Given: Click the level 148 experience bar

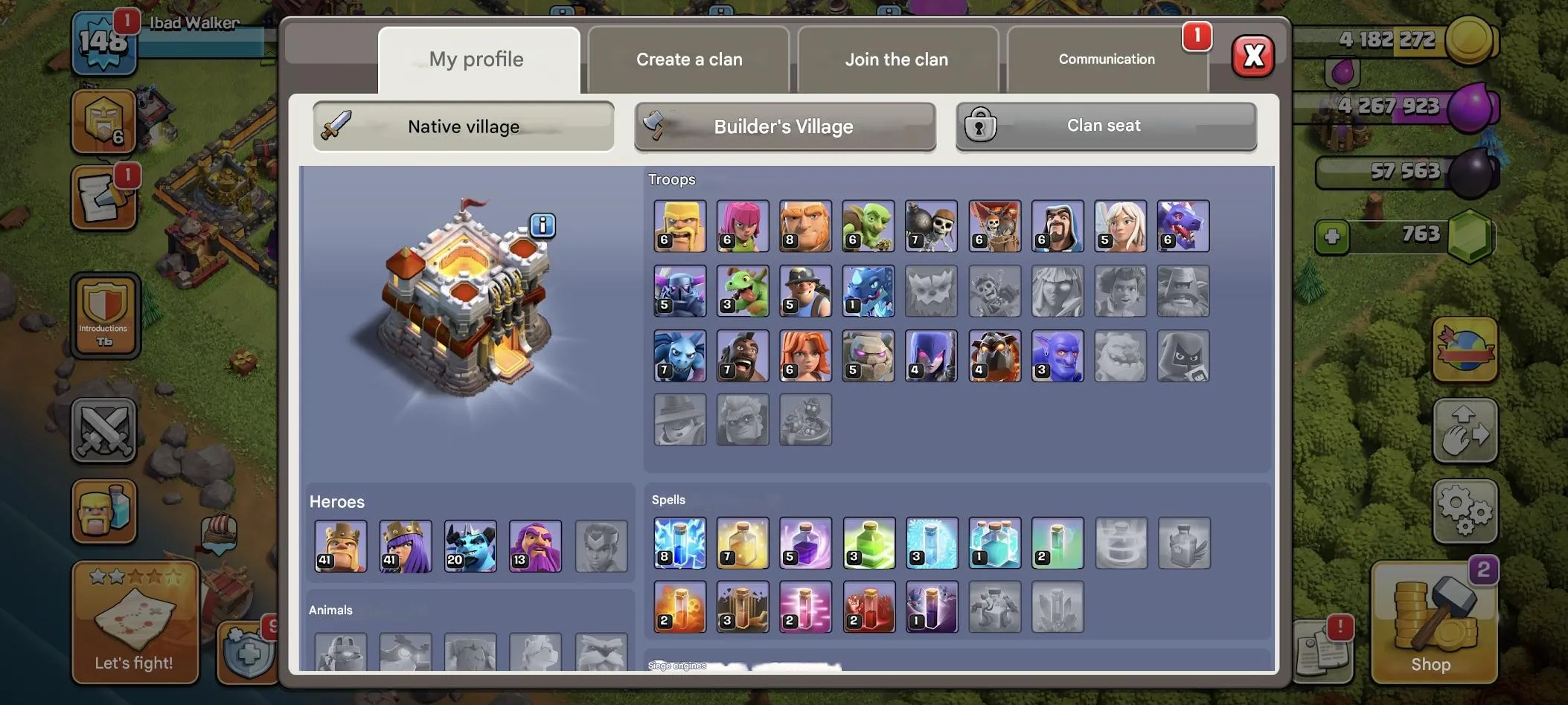Looking at the screenshot, I should pyautogui.click(x=104, y=43).
